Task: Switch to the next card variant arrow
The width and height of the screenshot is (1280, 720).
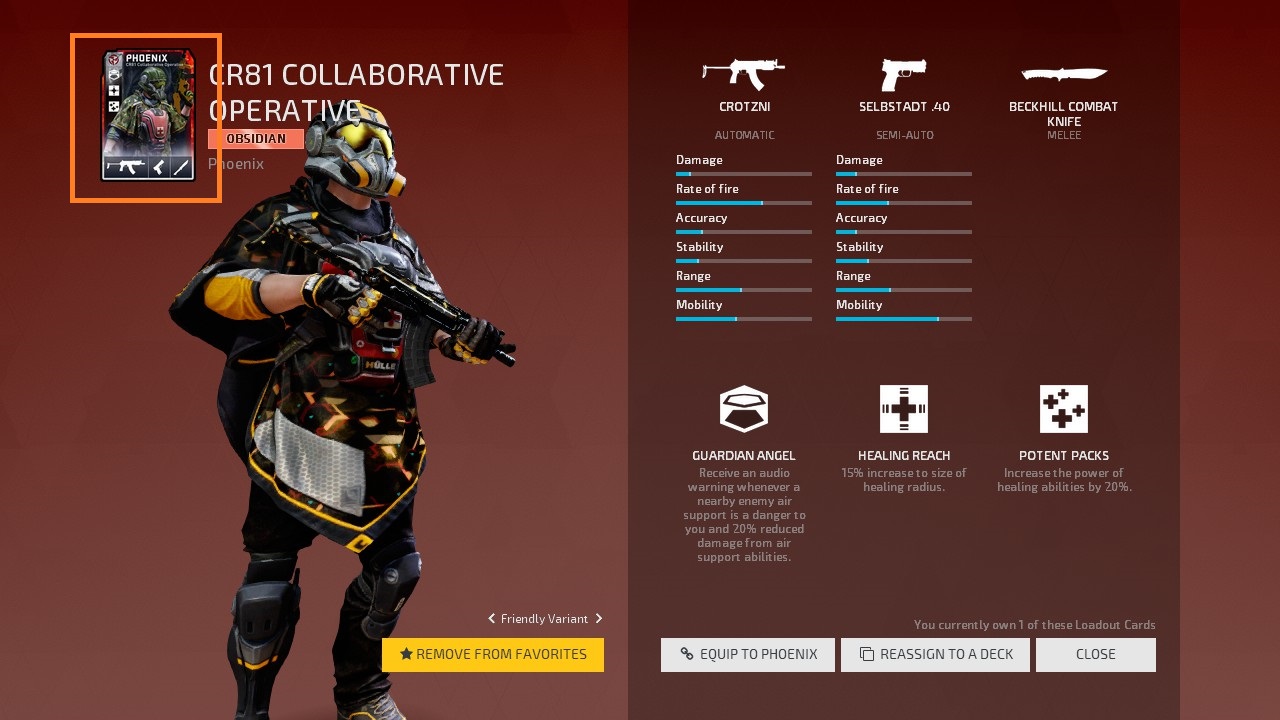Action: point(599,619)
